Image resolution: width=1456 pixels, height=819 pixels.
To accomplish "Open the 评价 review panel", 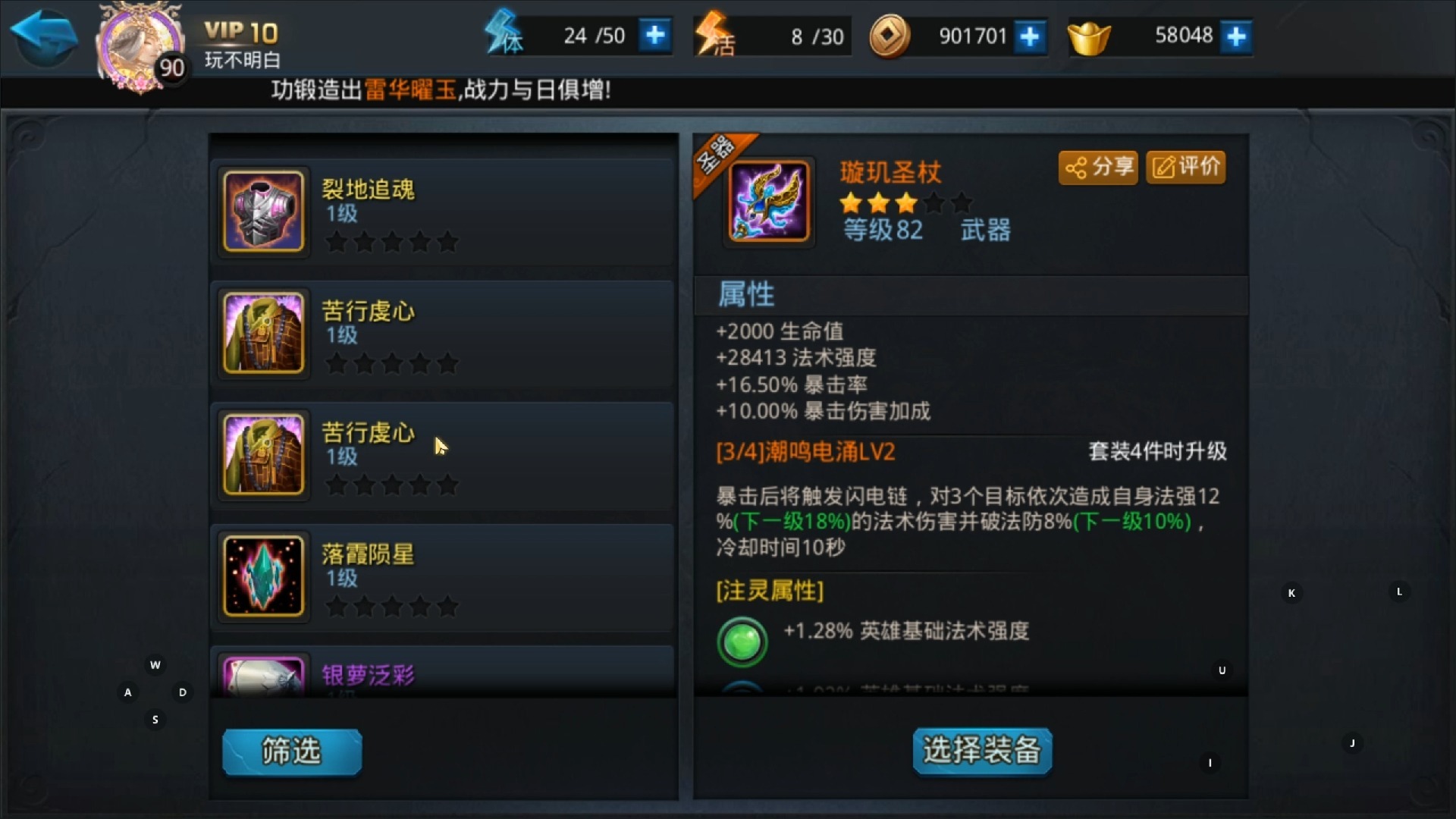I will coord(1185,168).
